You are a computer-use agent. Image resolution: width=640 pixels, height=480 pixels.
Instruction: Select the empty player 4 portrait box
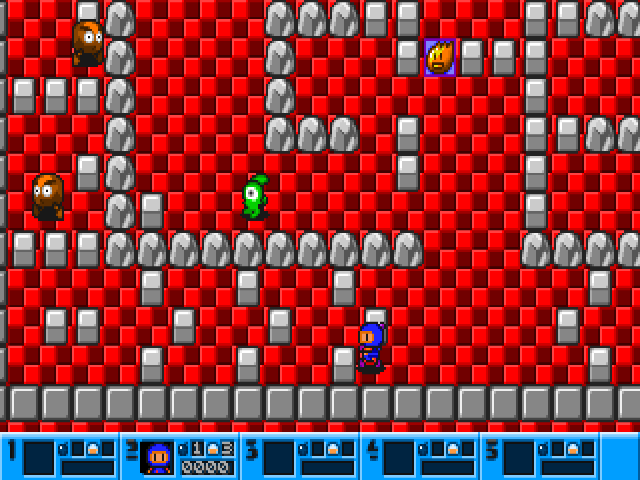point(398,458)
